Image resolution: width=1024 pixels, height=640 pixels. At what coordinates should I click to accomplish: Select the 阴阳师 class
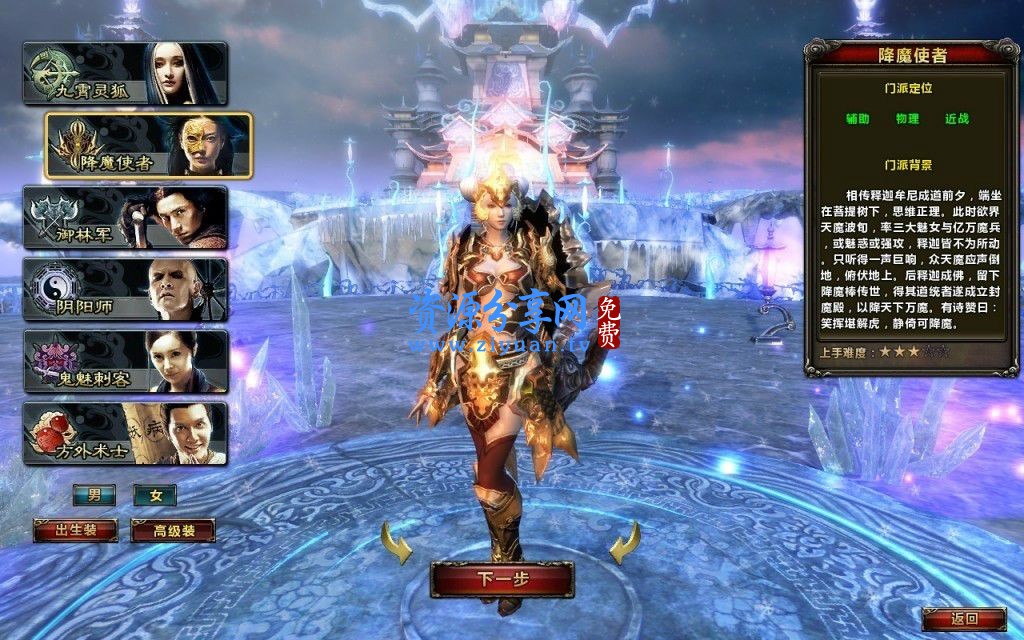(x=125, y=289)
